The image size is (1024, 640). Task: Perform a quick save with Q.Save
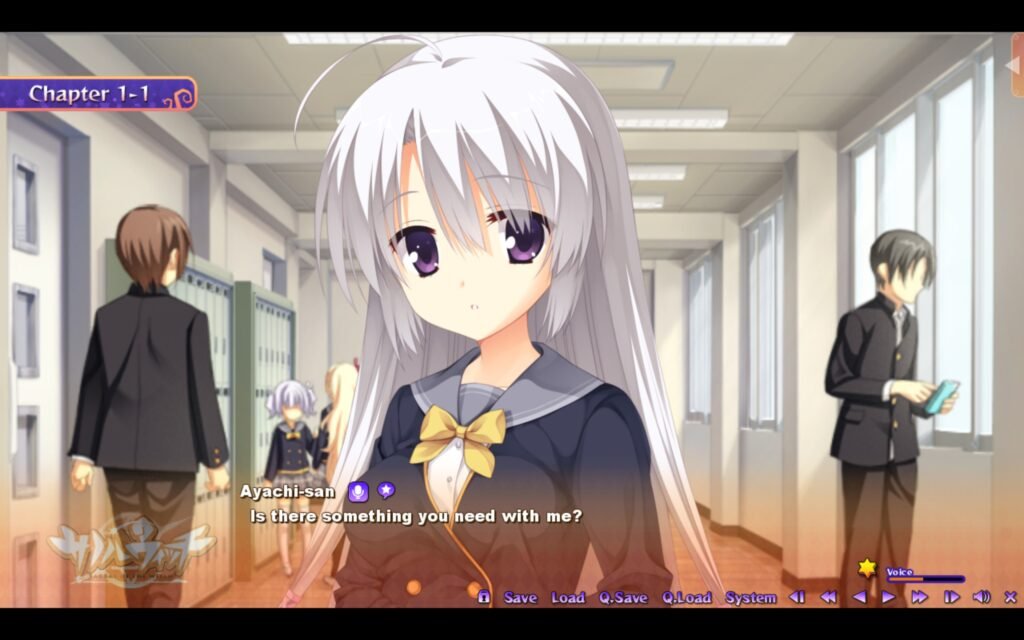623,597
